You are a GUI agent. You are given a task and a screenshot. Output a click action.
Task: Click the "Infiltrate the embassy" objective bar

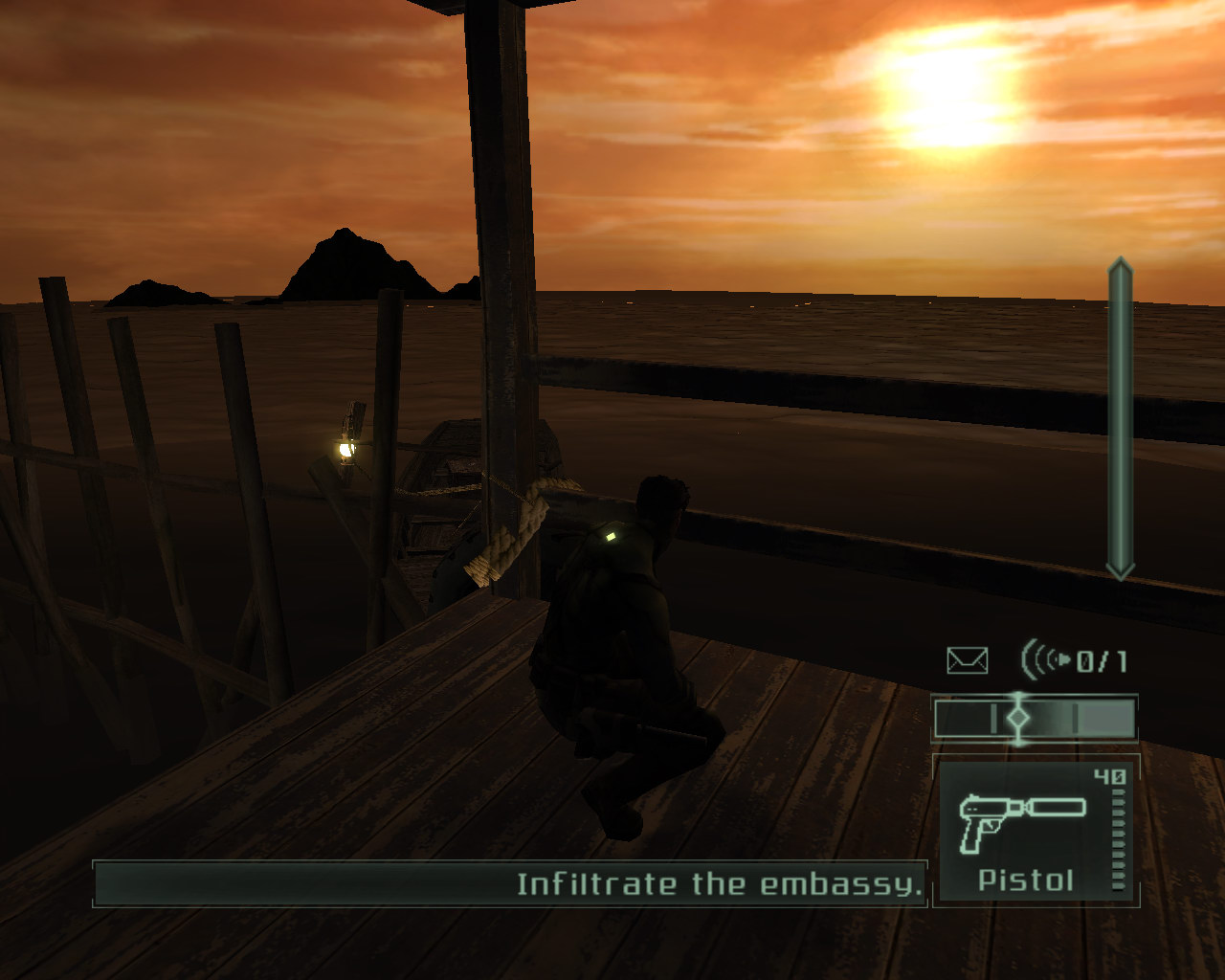click(x=510, y=883)
